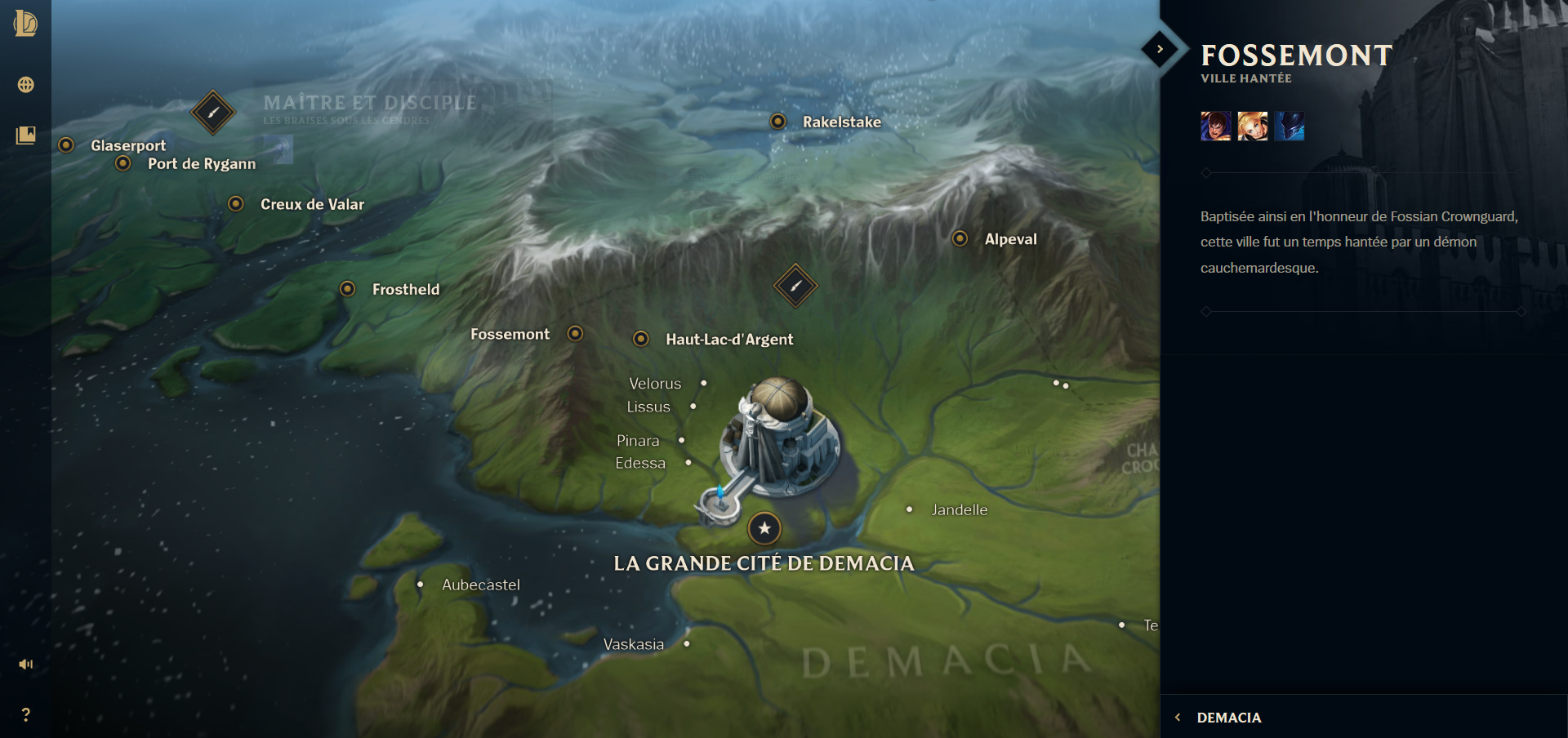This screenshot has width=1568, height=738.
Task: Select the star marker of La Grande Cité de Demacia
Action: point(764,528)
